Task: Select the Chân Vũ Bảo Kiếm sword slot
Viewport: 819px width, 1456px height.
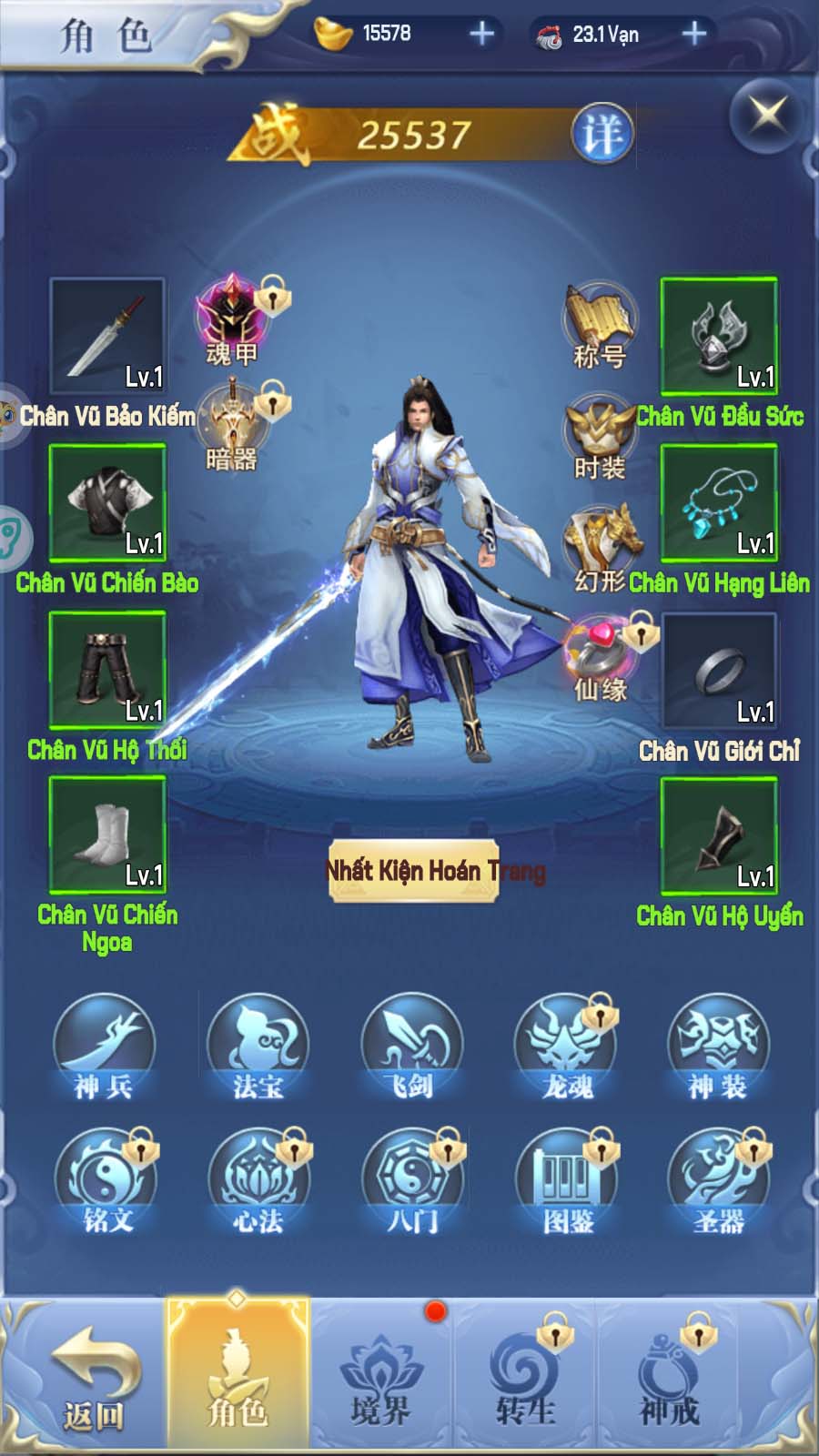Action: [107, 336]
